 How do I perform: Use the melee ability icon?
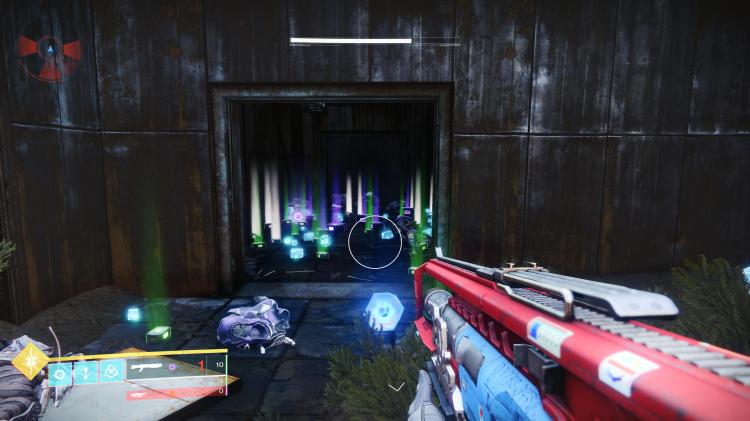click(85, 373)
